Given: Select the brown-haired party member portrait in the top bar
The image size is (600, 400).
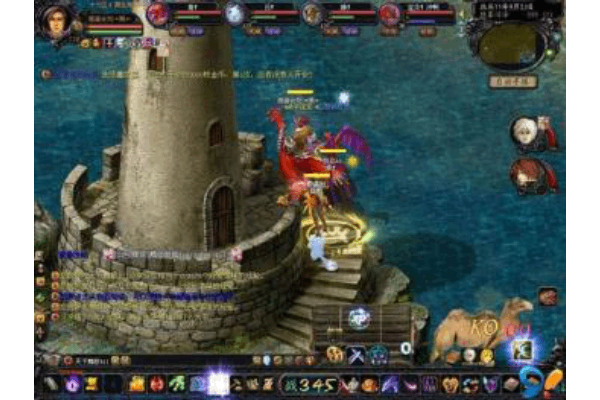Looking at the screenshot, I should [312, 13].
